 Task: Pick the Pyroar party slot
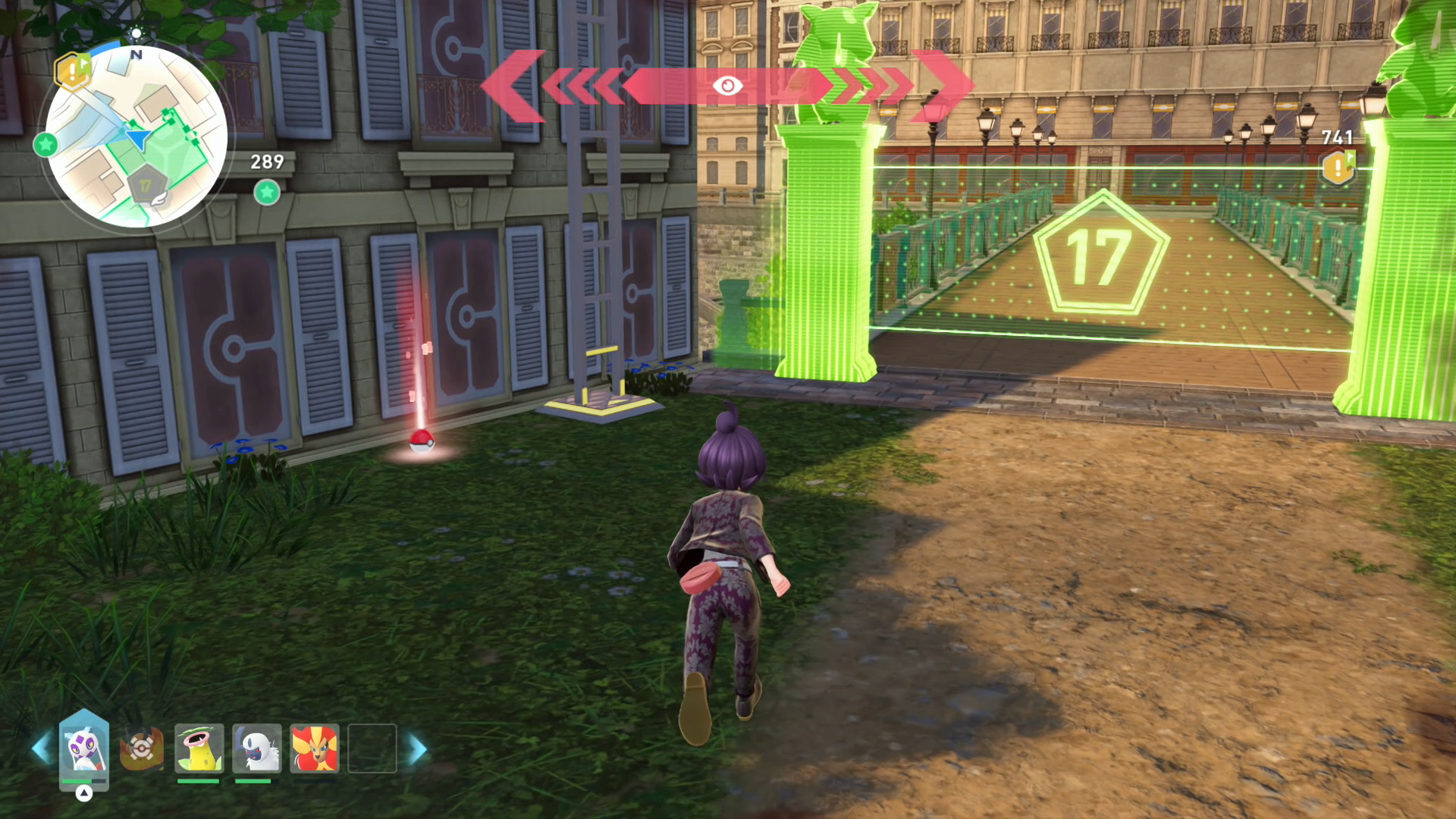tap(314, 748)
